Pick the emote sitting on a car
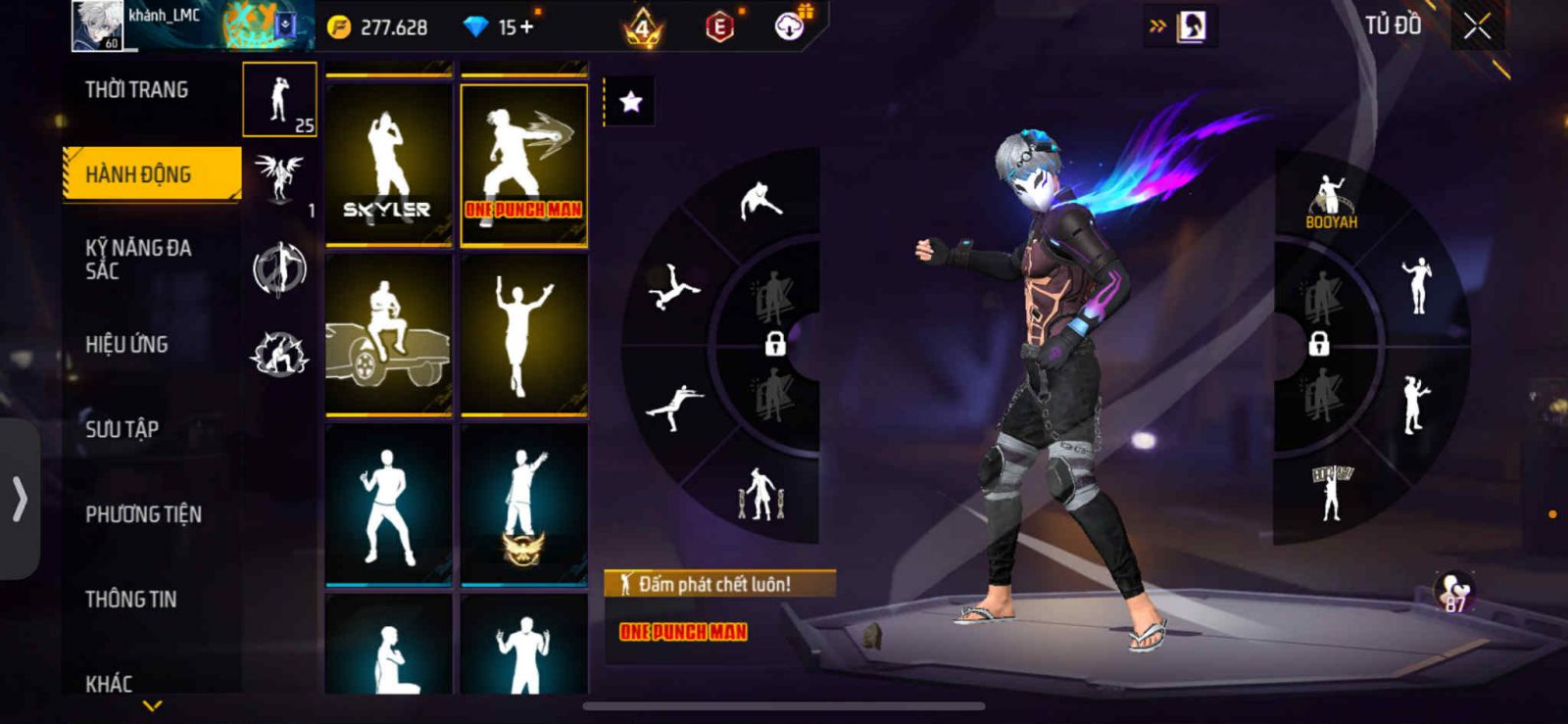 (x=388, y=333)
